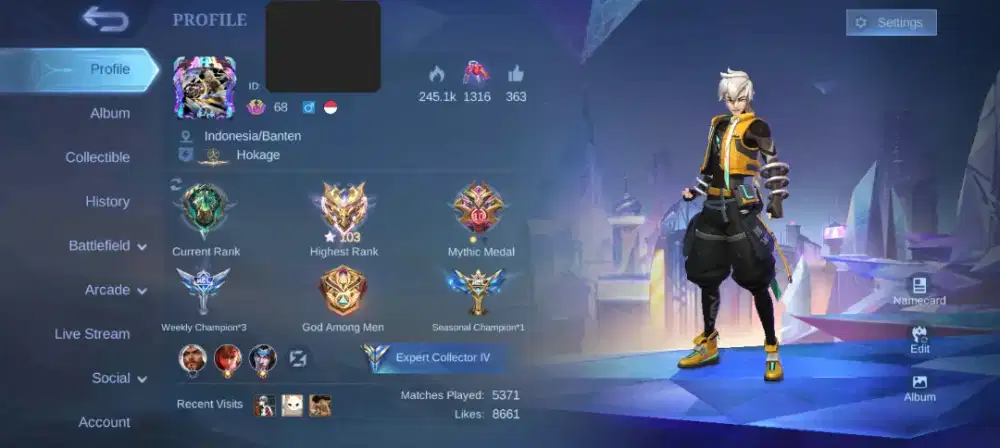Click the player avatar picture
The width and height of the screenshot is (1000, 448).
204,87
